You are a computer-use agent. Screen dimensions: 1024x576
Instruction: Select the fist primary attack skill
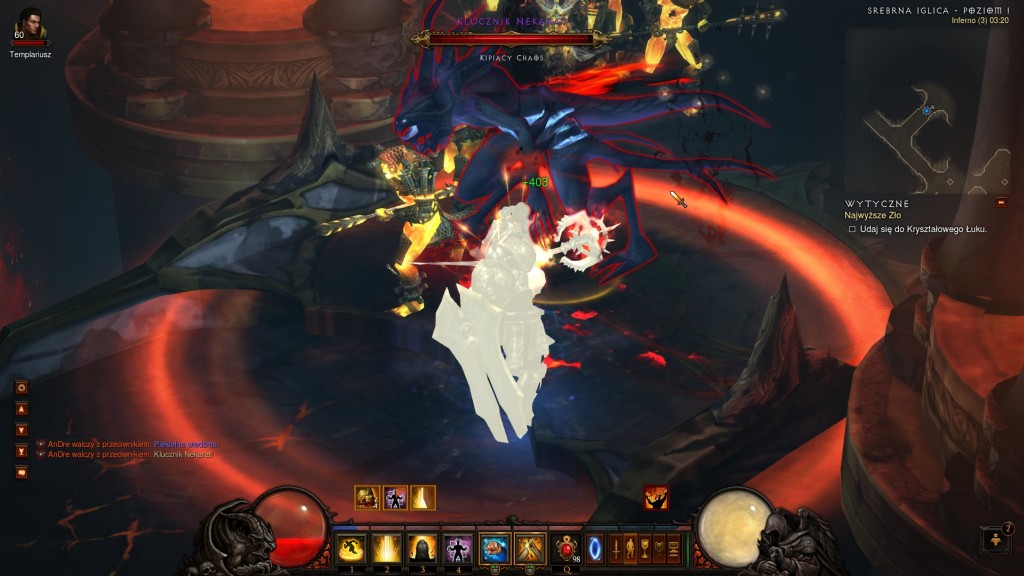point(493,548)
